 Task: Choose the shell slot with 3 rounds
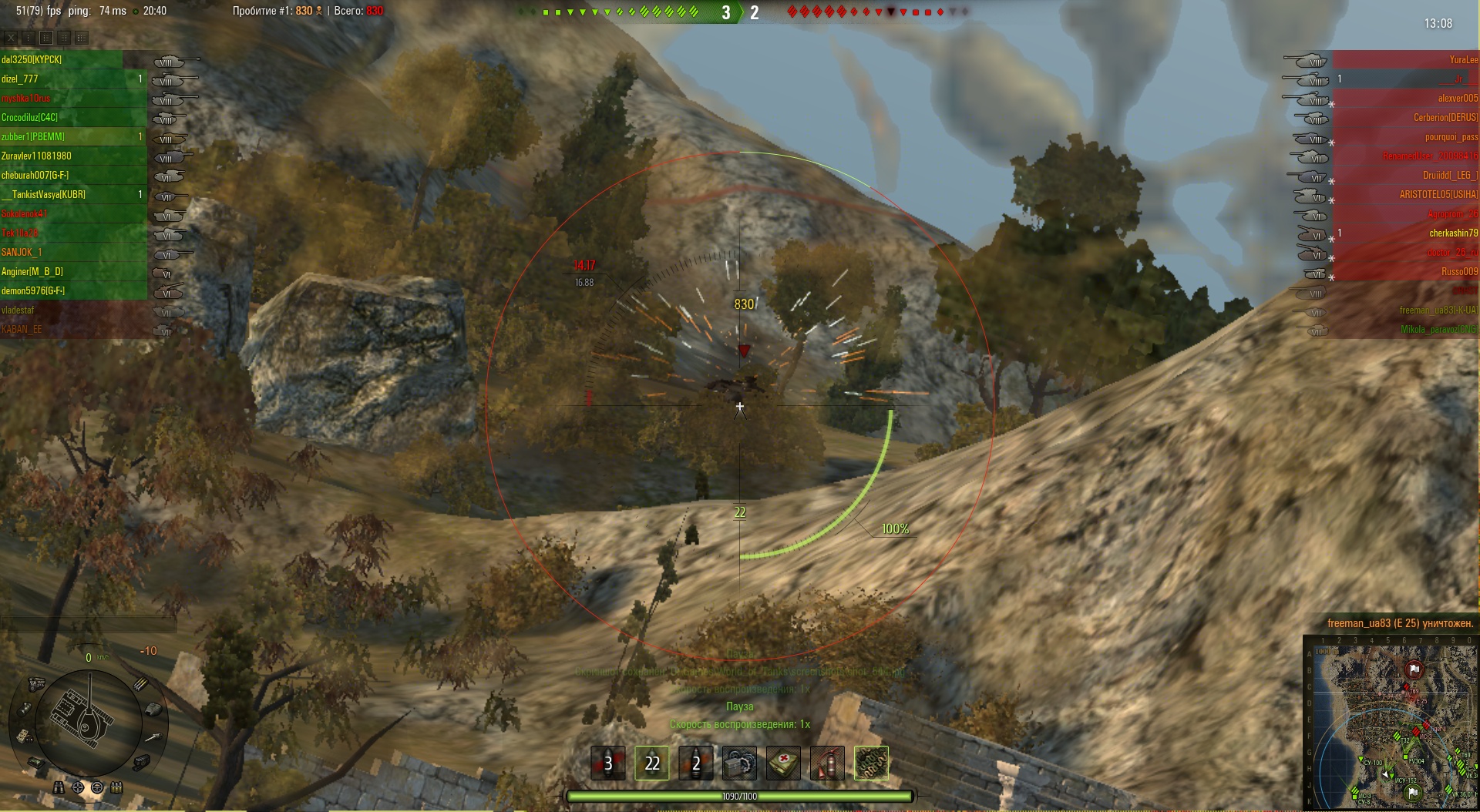pyautogui.click(x=607, y=763)
